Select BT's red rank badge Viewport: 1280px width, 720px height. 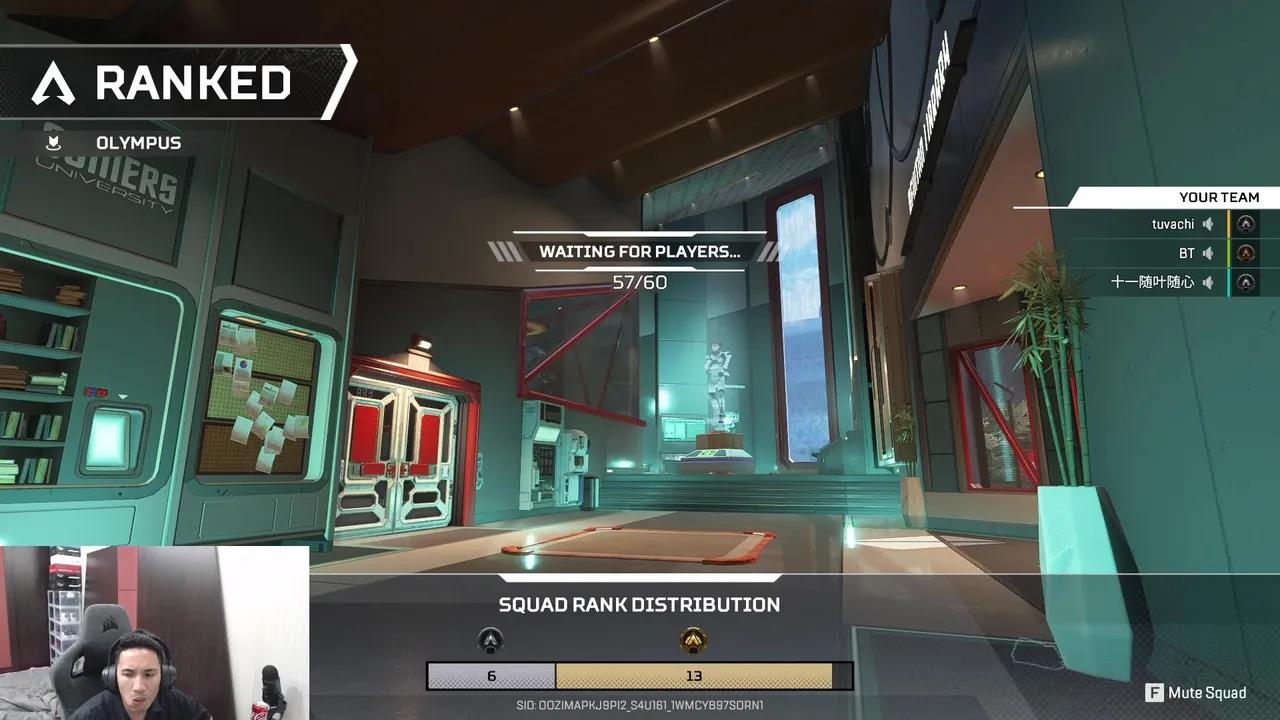1246,253
